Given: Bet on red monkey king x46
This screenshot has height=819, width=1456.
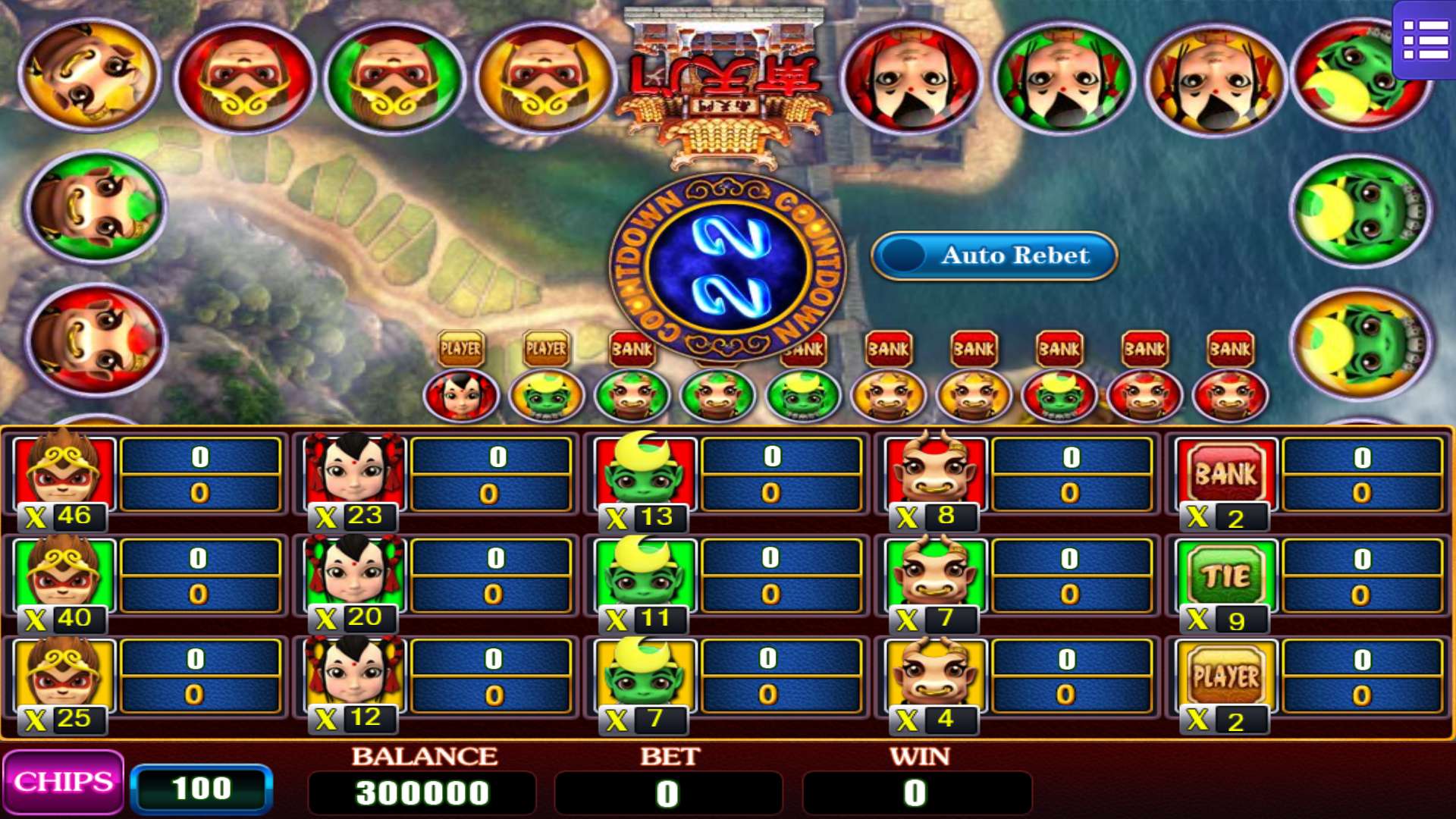Looking at the screenshot, I should pos(64,475).
